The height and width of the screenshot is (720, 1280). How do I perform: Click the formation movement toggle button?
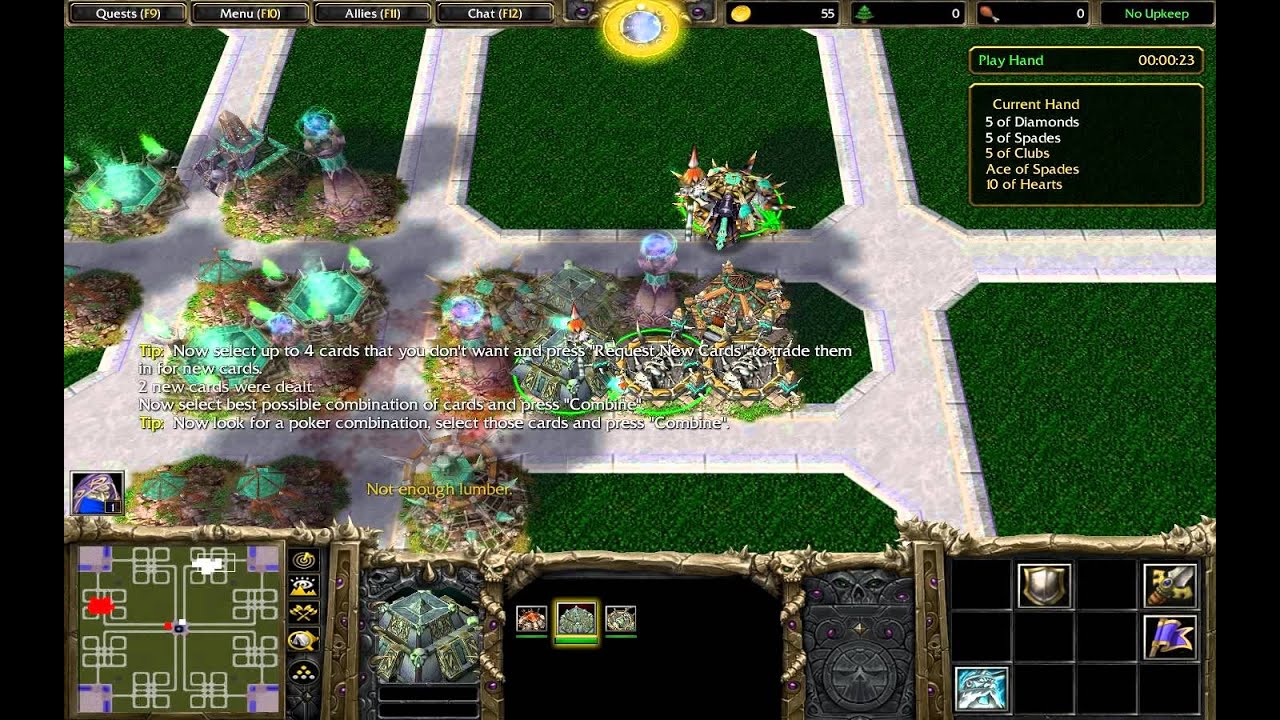(x=304, y=672)
